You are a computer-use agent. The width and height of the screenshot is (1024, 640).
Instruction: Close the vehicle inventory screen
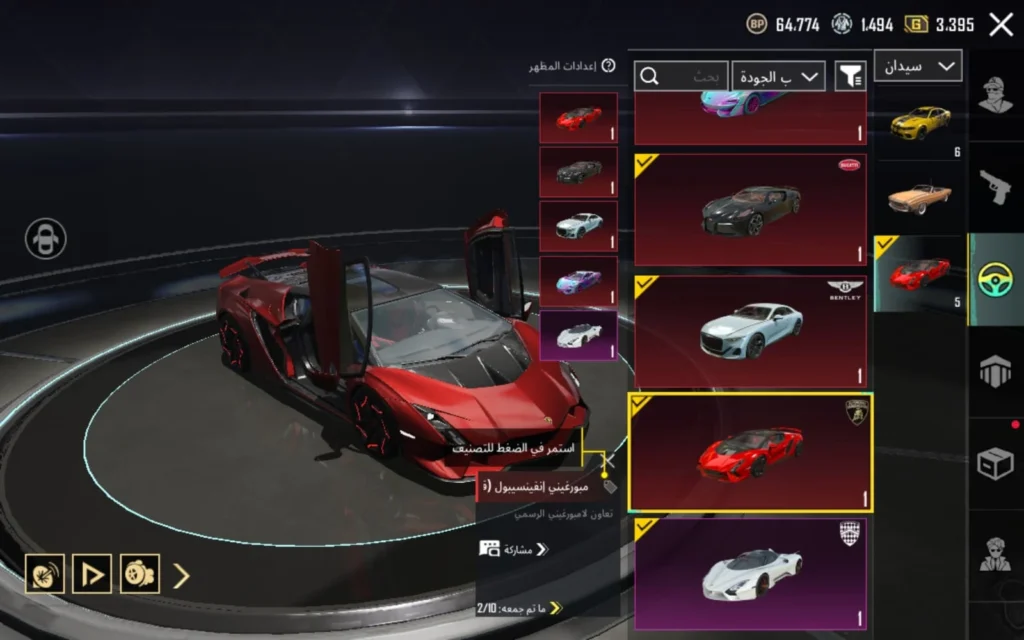pyautogui.click(x=1001, y=25)
